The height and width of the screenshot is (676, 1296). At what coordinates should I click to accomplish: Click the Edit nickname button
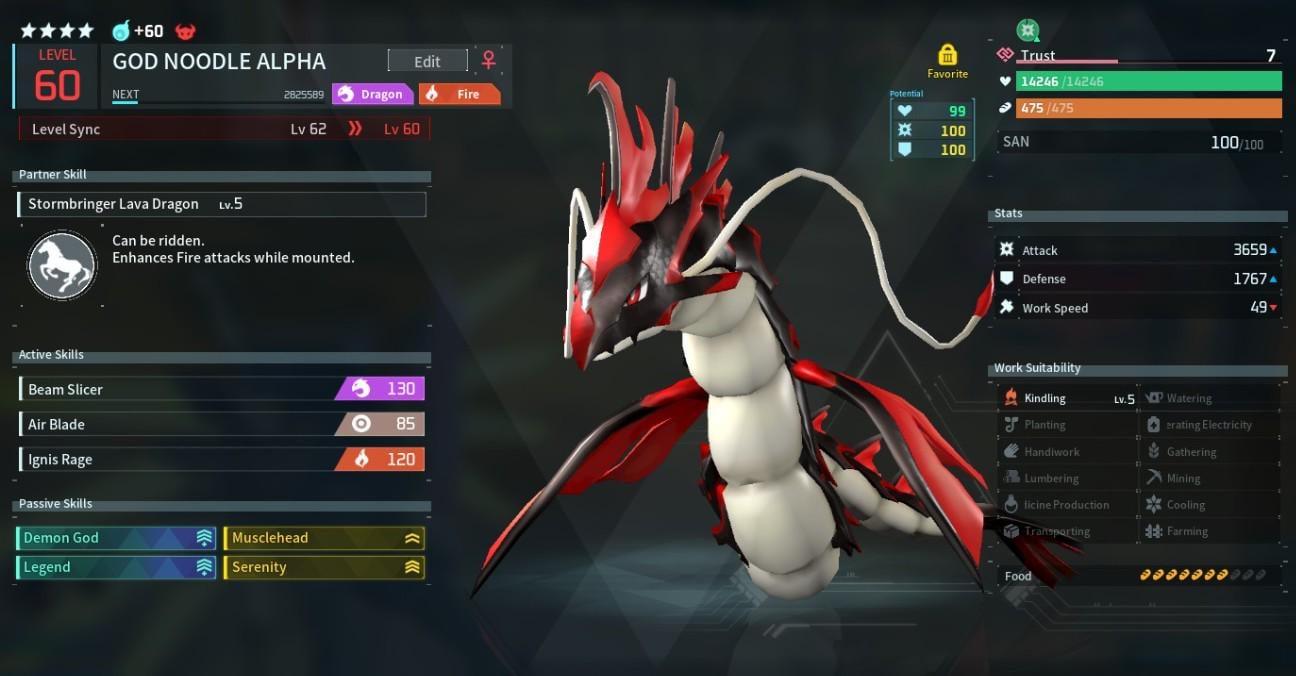(427, 61)
